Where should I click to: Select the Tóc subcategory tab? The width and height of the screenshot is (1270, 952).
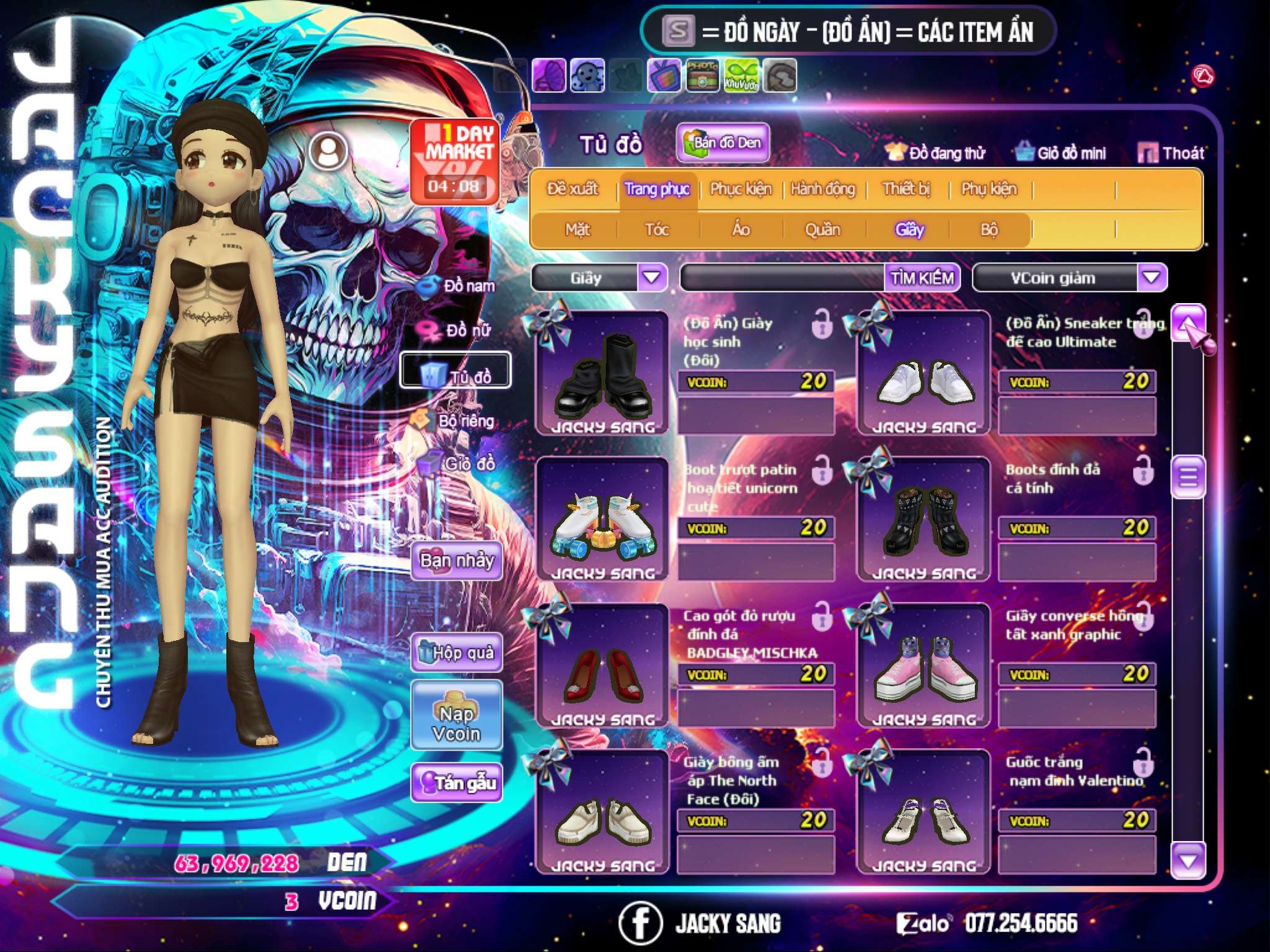coord(657,230)
